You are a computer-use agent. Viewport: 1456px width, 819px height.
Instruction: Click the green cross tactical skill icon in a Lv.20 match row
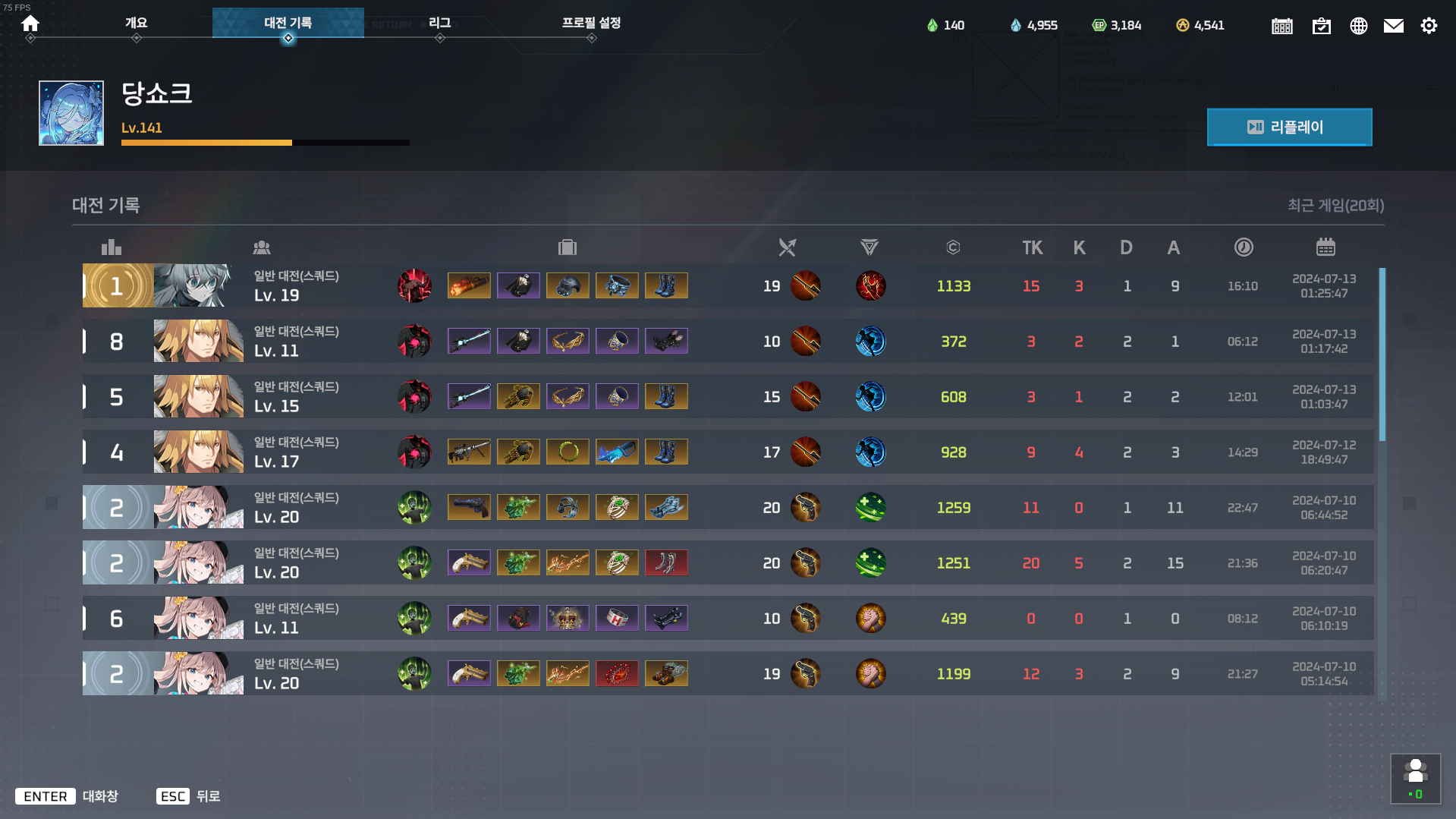pyautogui.click(x=870, y=507)
